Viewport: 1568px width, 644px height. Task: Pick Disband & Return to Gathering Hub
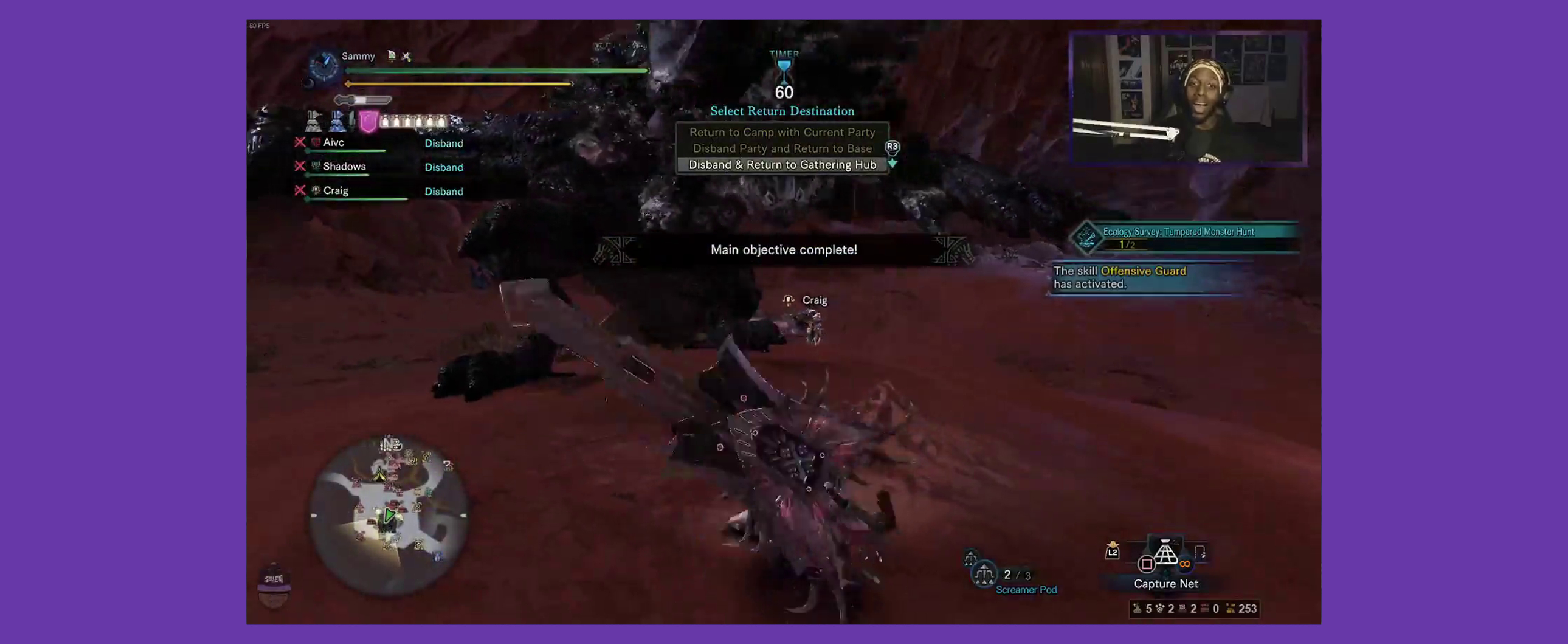[x=782, y=165]
